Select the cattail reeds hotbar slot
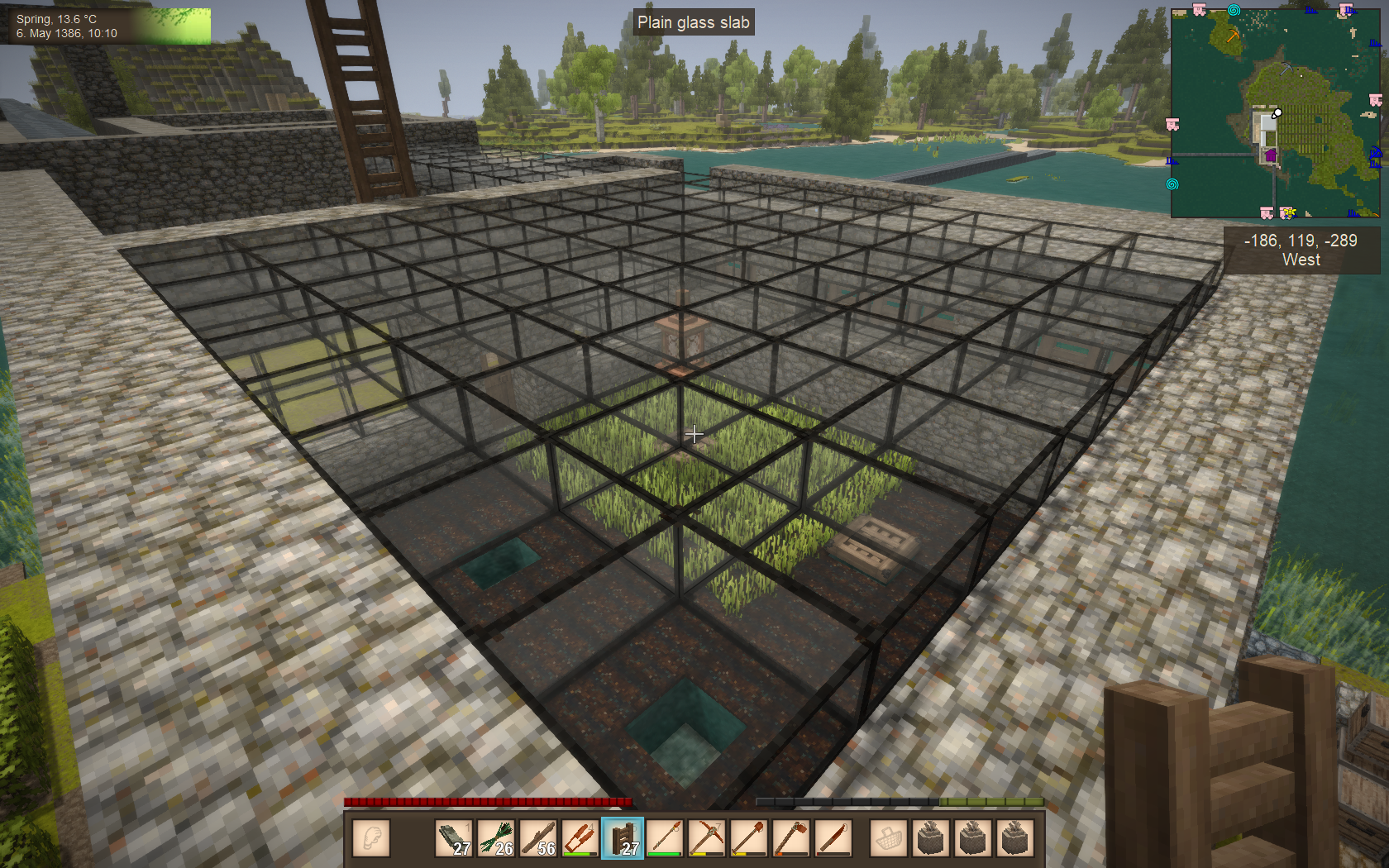Image resolution: width=1389 pixels, height=868 pixels. tap(496, 838)
